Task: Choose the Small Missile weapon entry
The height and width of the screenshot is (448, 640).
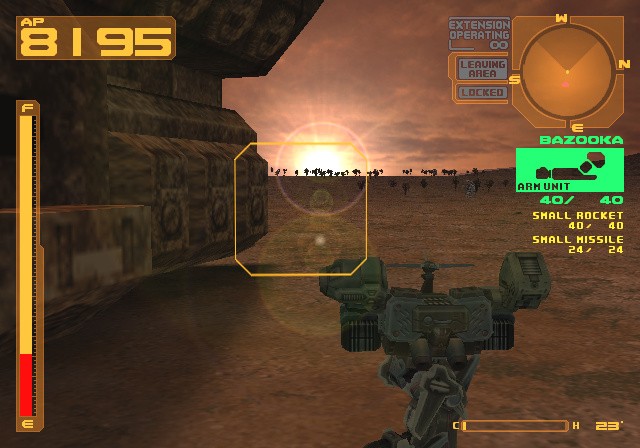Action: (x=578, y=245)
